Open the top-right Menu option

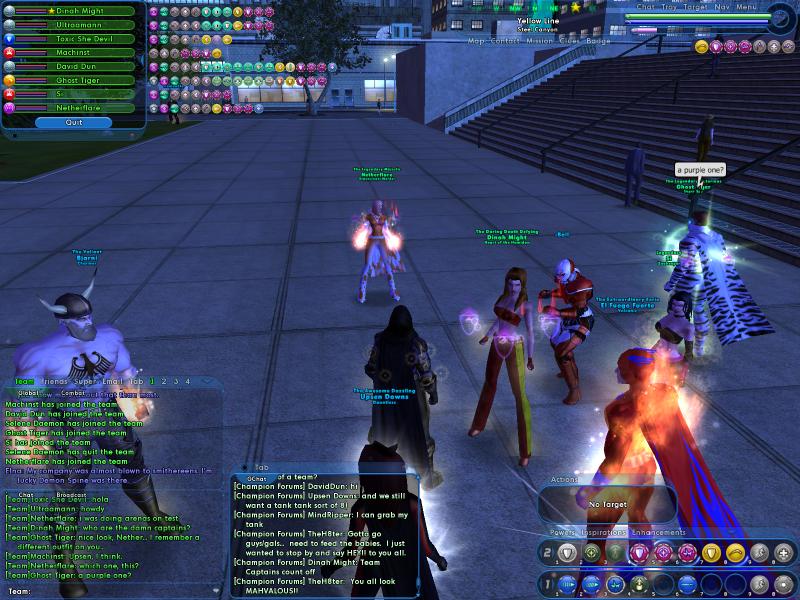pyautogui.click(x=746, y=7)
